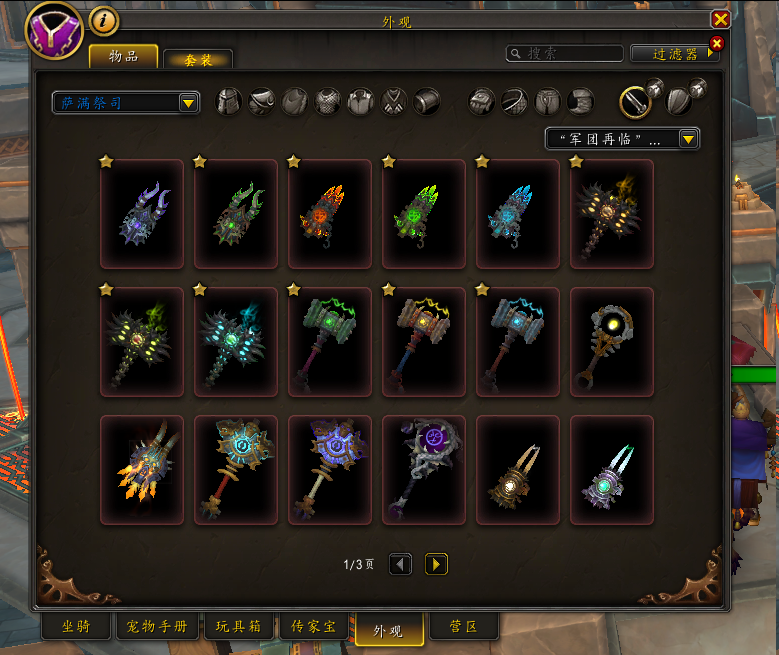Switch to the 套装 sets tab
Image resolution: width=779 pixels, height=655 pixels.
pyautogui.click(x=198, y=60)
